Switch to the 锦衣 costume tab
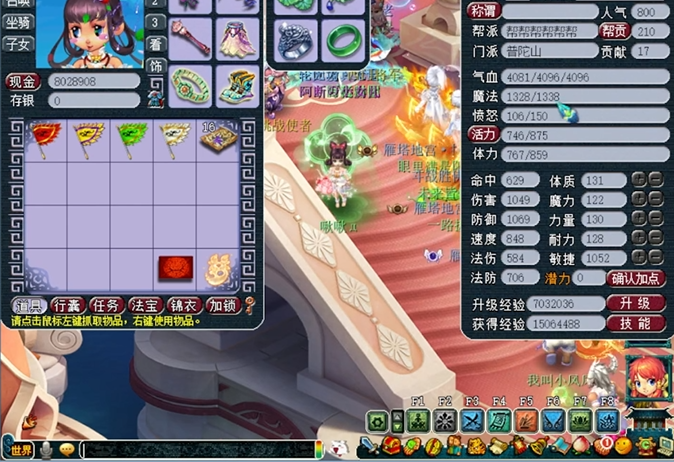 (x=183, y=305)
